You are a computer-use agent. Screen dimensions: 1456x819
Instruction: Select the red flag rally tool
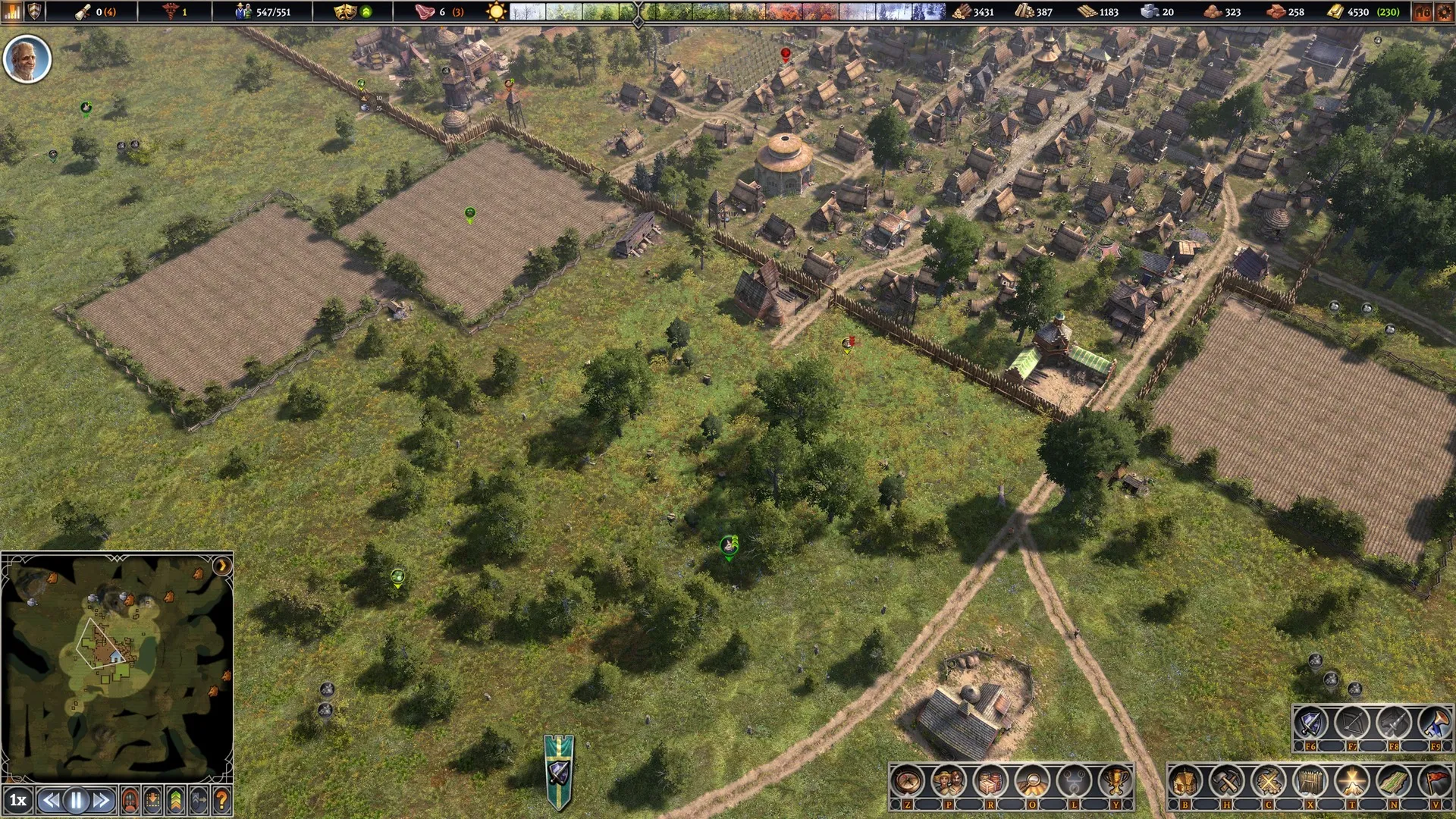(1435, 781)
